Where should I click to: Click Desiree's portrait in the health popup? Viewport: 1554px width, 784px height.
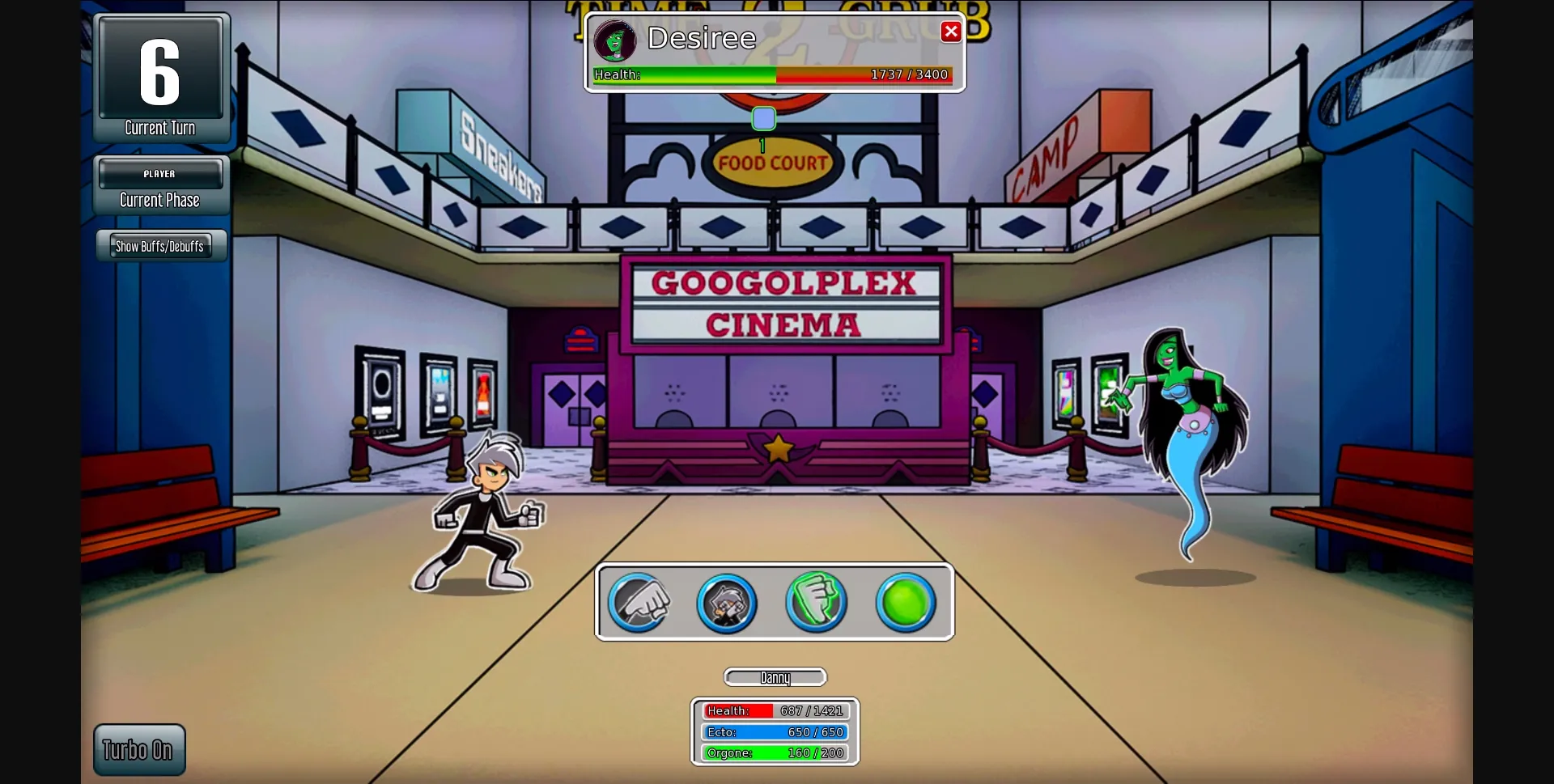click(615, 41)
